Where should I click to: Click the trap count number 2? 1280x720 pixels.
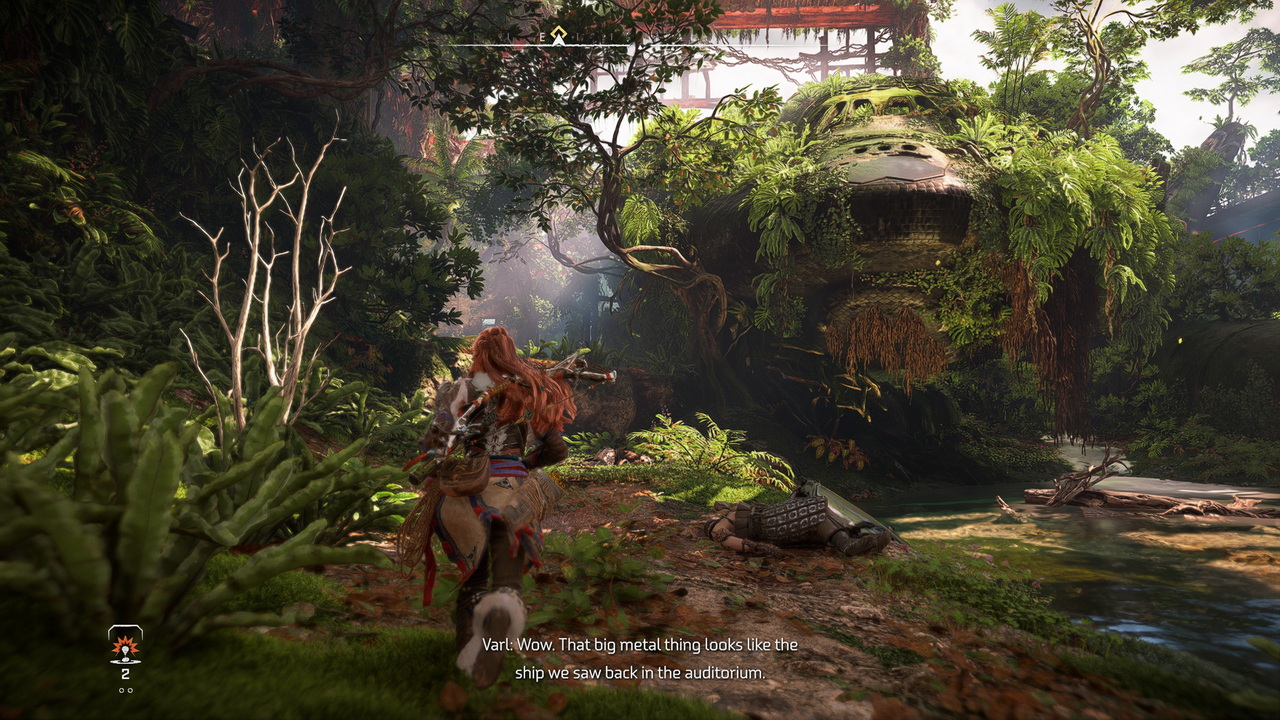point(125,673)
